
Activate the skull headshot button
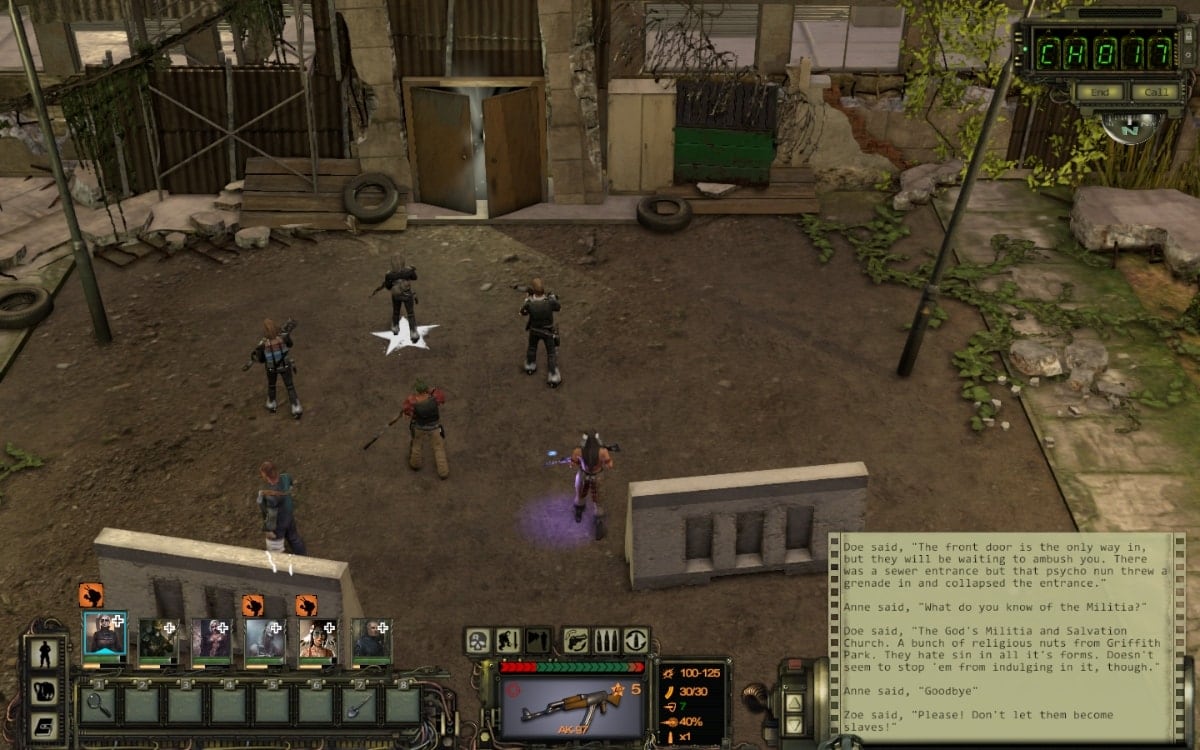[x=479, y=640]
